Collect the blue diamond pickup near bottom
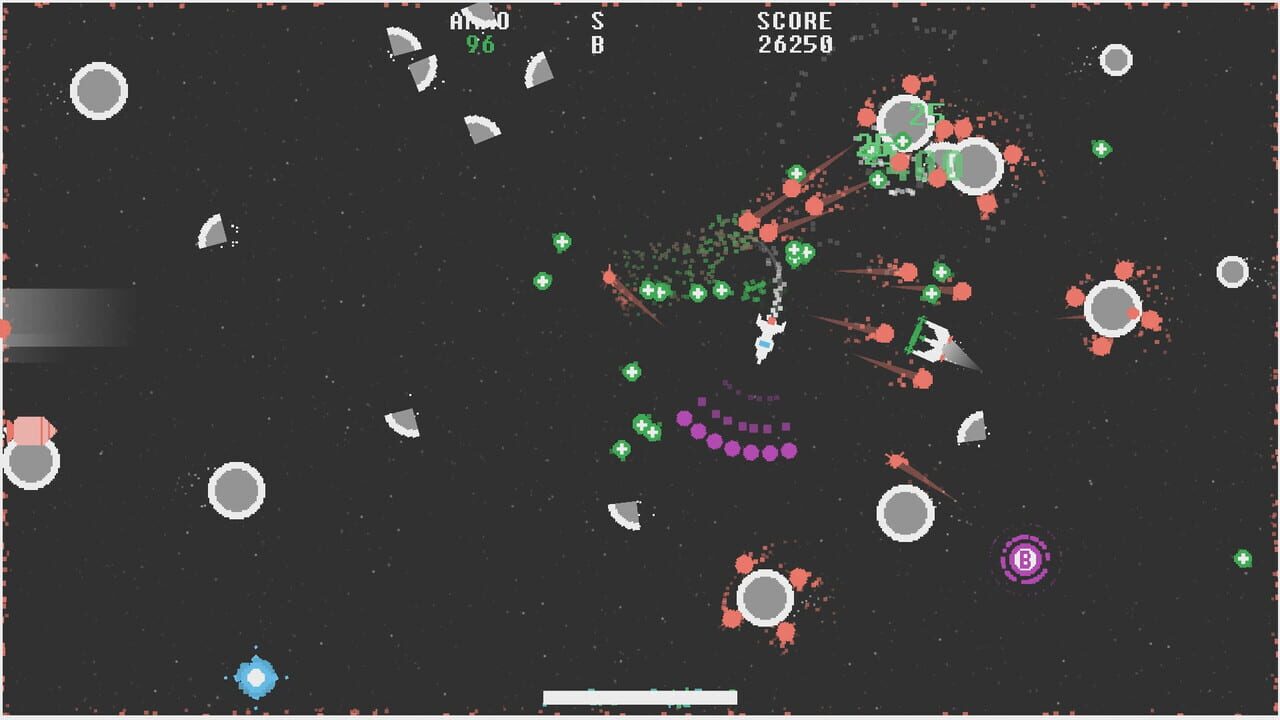 [x=255, y=678]
